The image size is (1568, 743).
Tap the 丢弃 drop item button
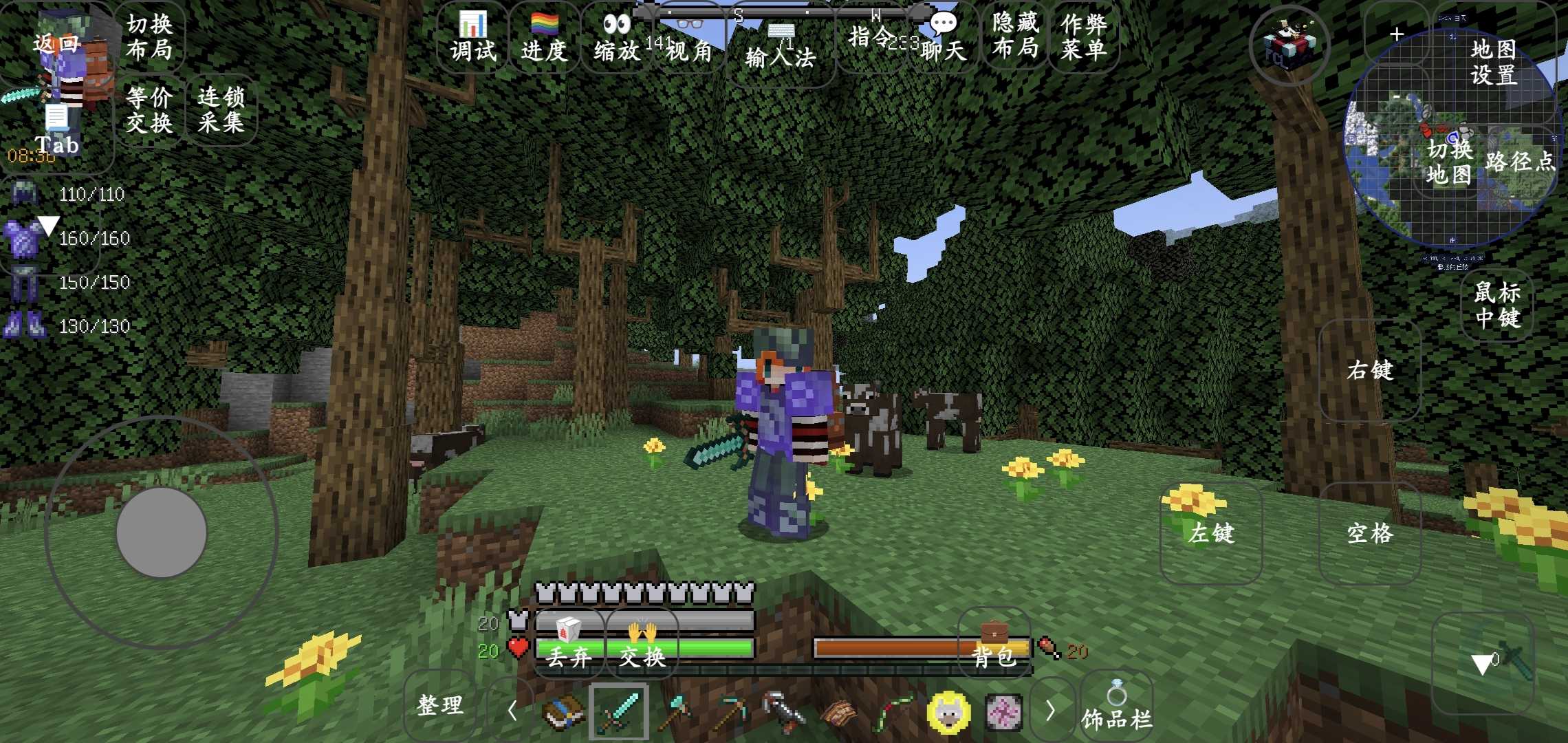click(x=569, y=645)
